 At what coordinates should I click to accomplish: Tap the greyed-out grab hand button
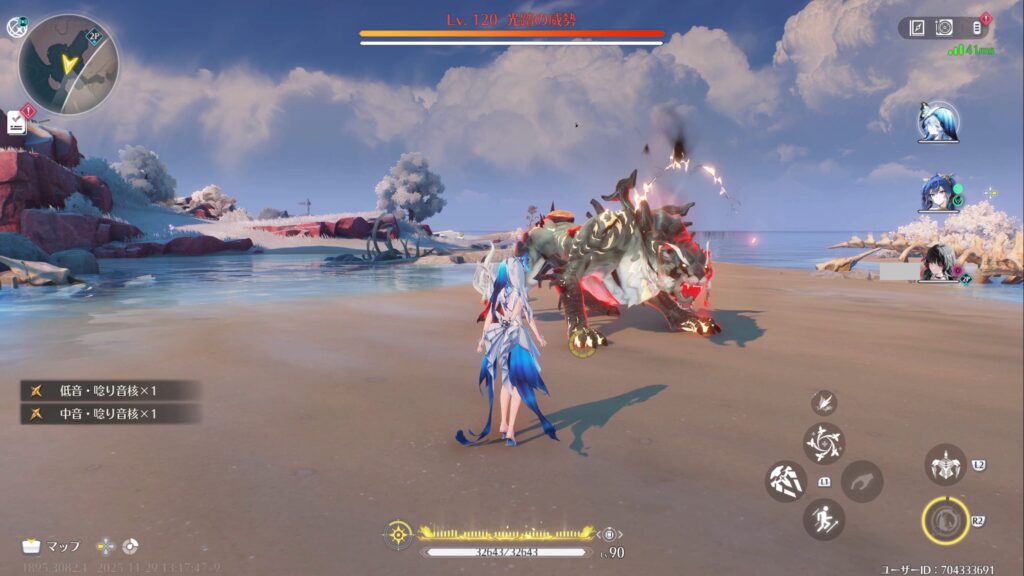861,481
